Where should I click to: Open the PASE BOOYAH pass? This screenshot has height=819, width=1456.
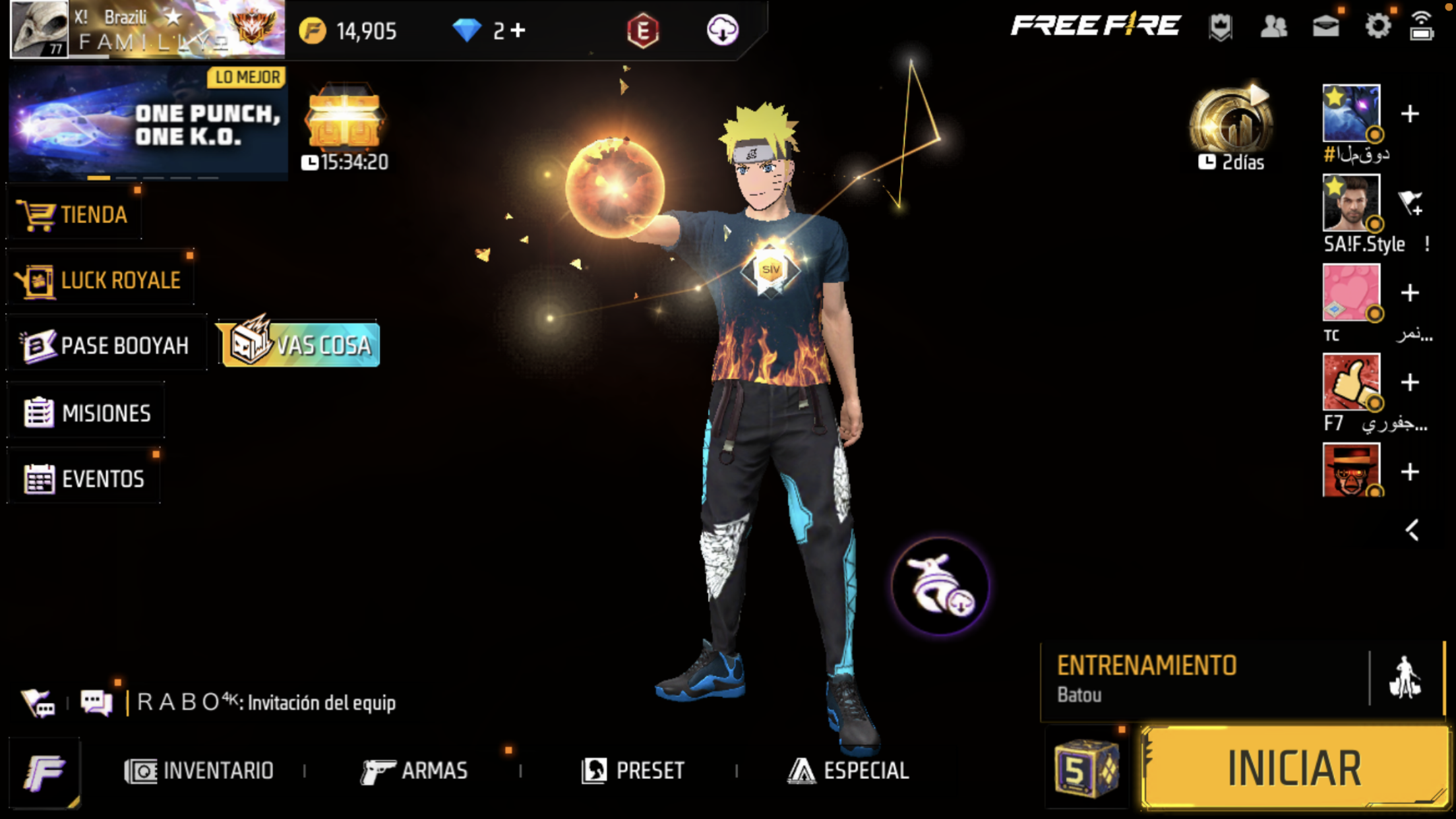107,346
